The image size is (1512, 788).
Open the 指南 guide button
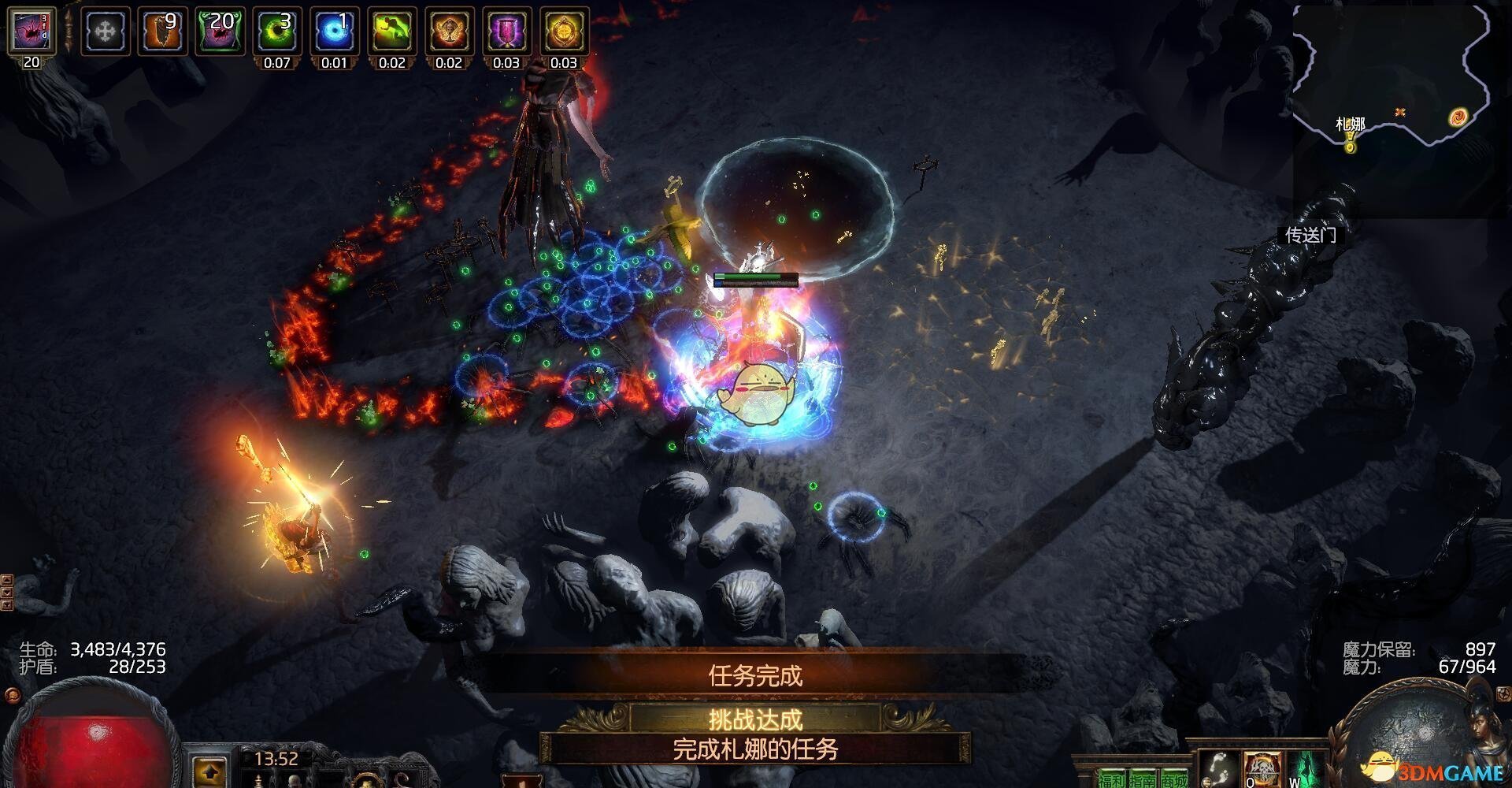[1143, 779]
